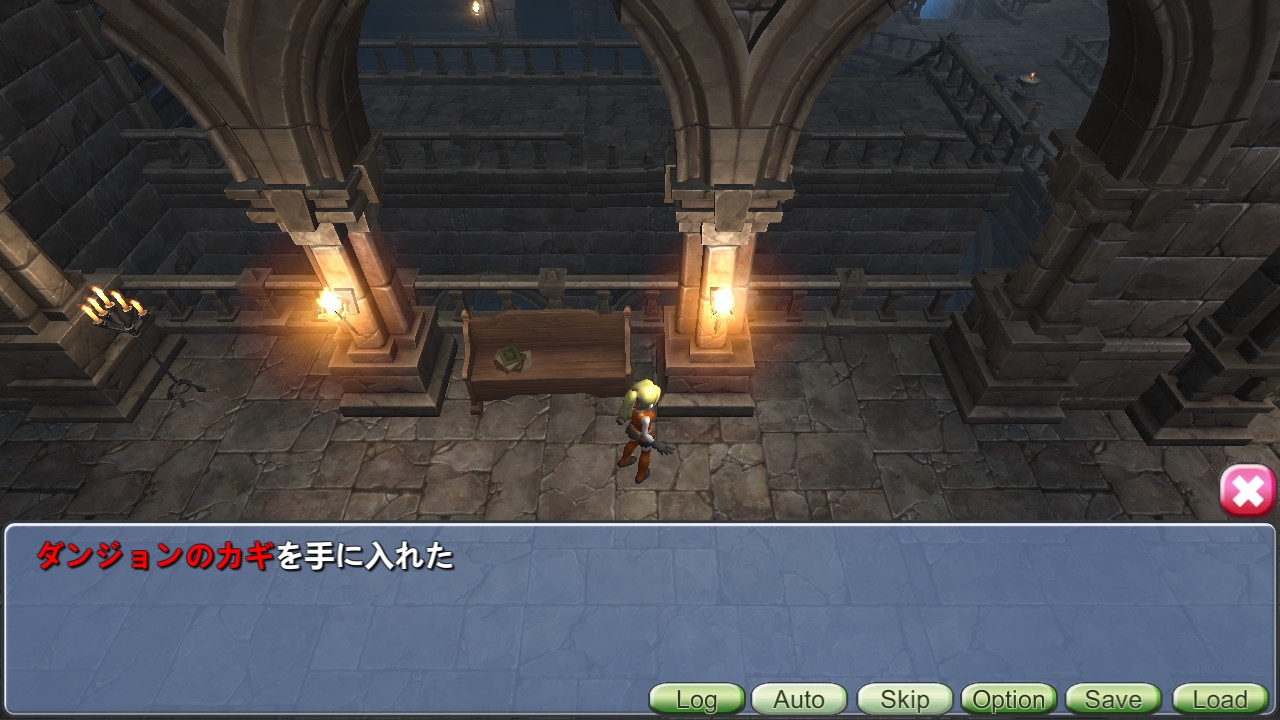Save the game

(1113, 699)
